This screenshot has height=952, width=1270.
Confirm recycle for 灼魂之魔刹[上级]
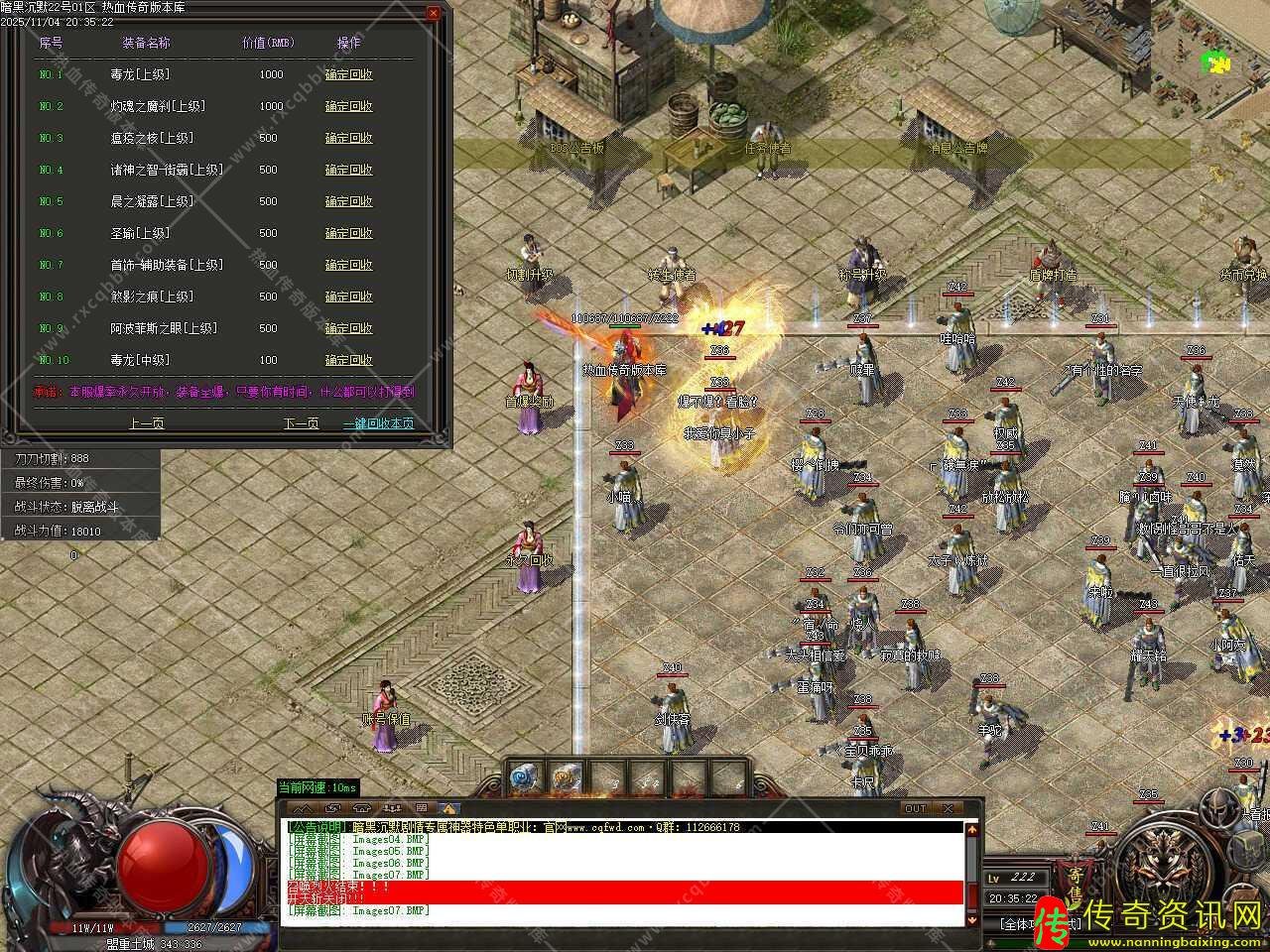point(348,106)
